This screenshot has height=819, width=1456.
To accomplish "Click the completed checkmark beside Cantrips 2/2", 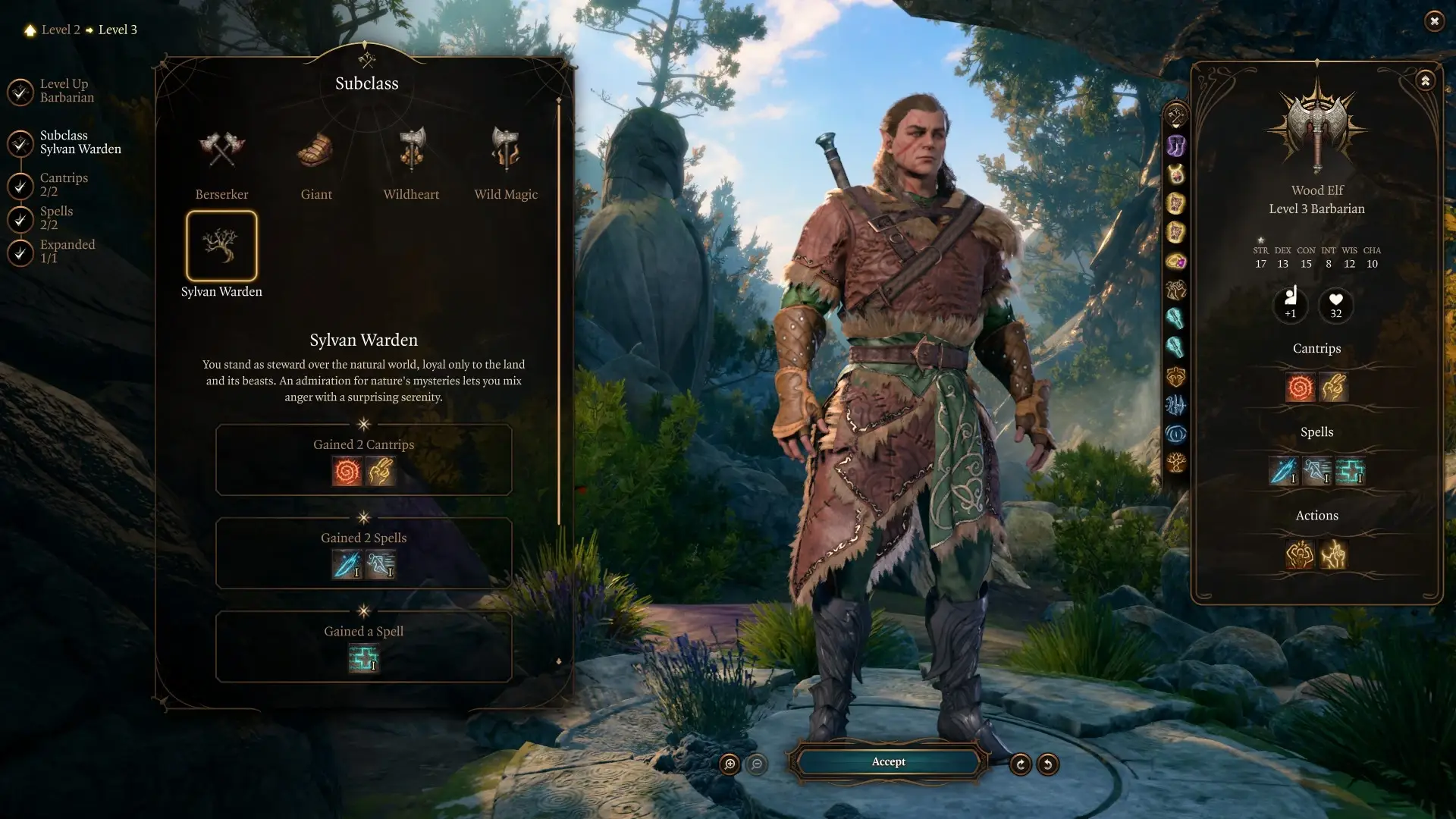I will click(20, 187).
